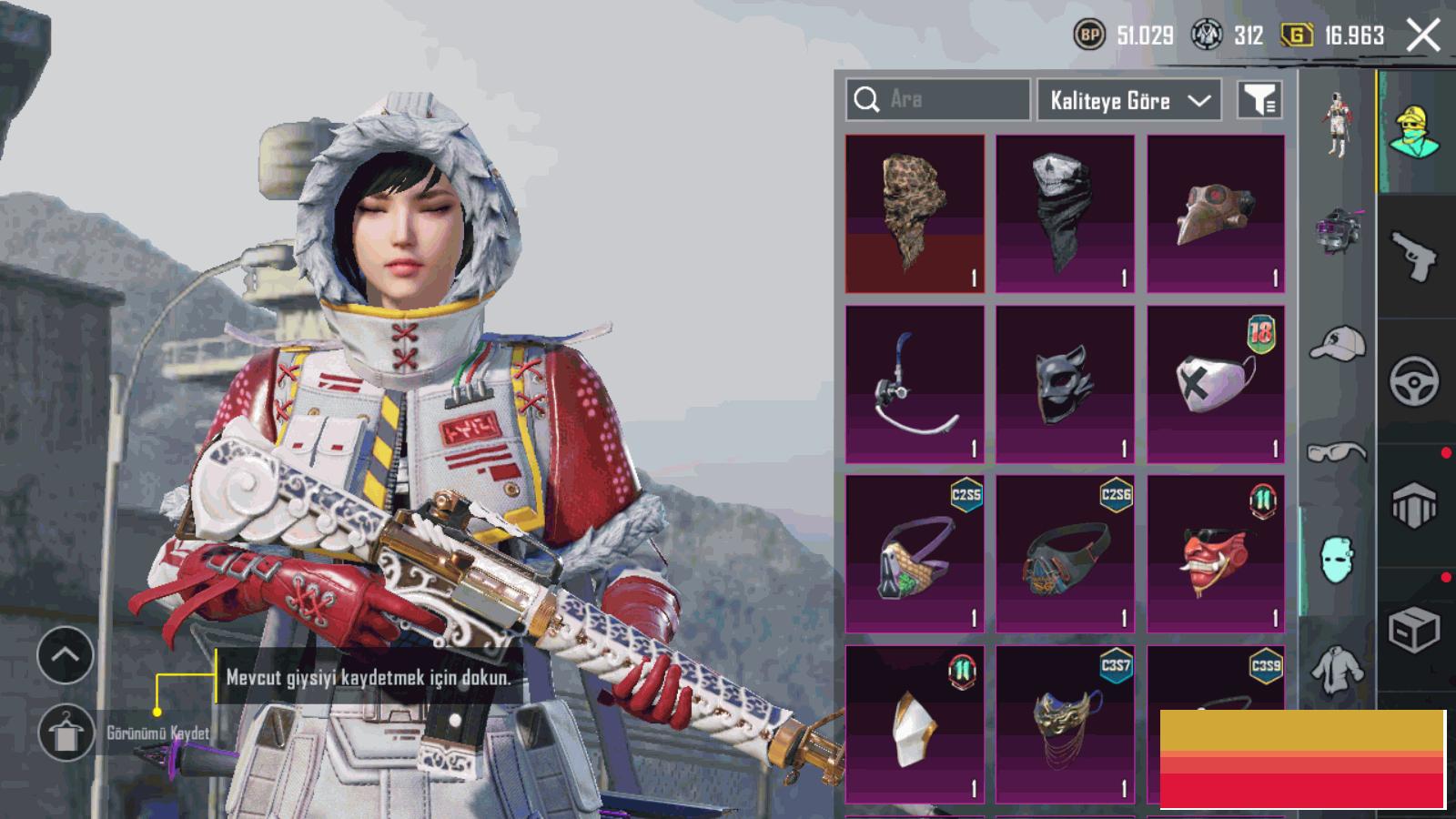Expand the up-arrow circle button

click(66, 654)
